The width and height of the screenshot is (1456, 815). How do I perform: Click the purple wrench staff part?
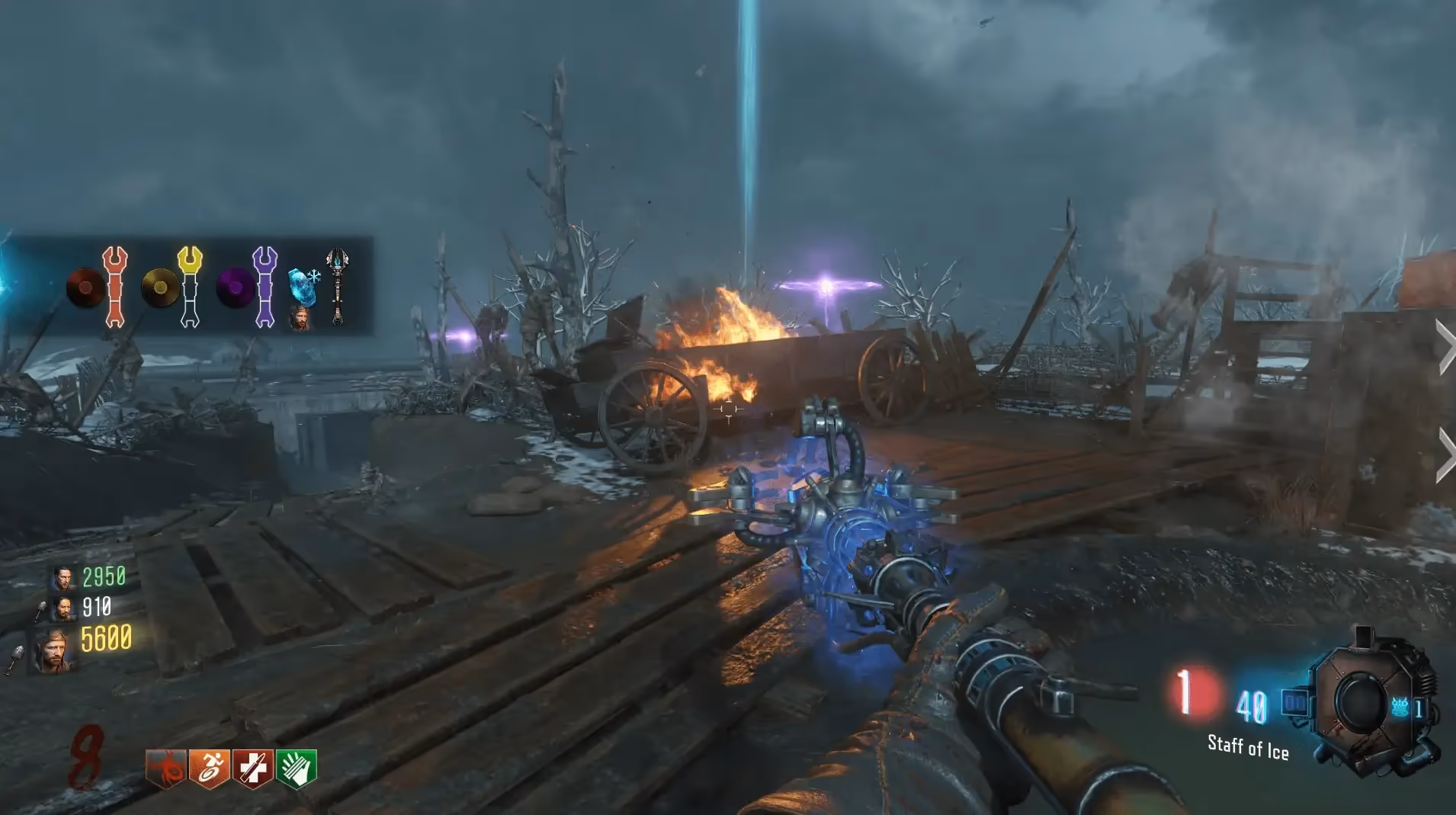point(265,287)
